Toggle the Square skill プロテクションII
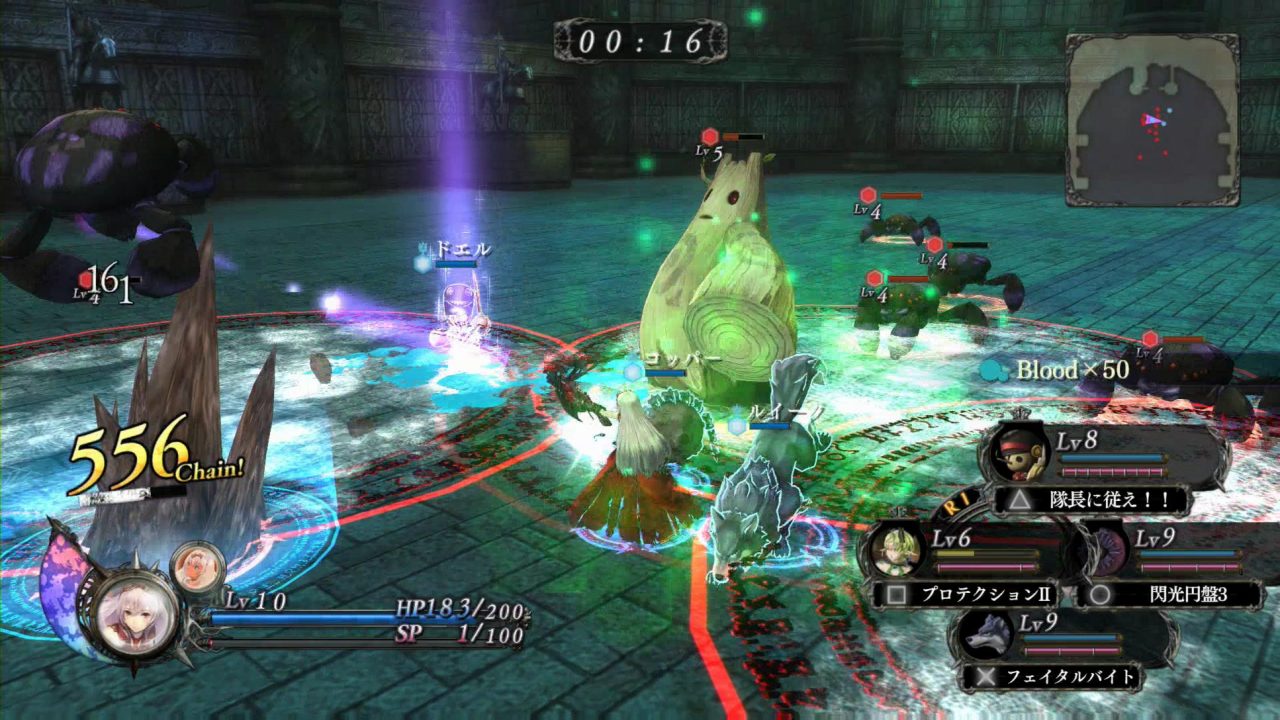Screen dimensions: 1280x720 965,595
